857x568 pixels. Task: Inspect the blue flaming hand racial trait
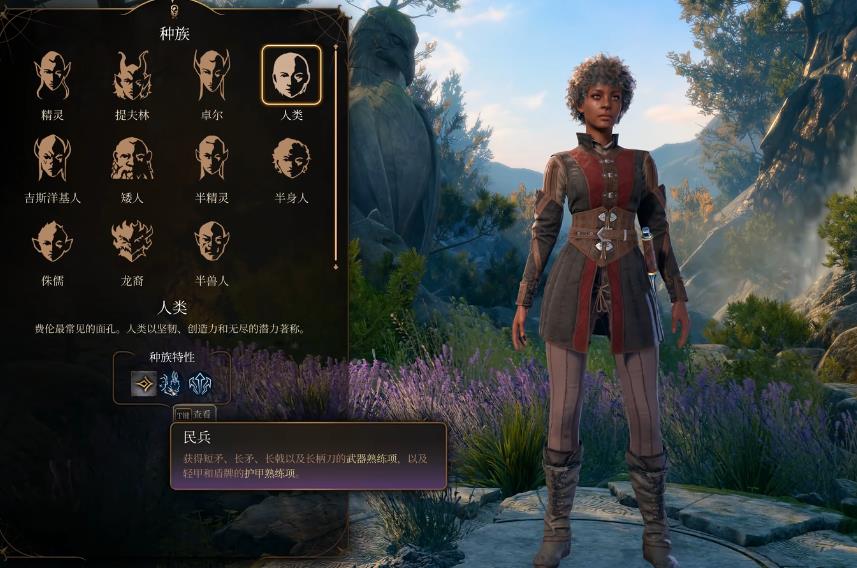click(172, 384)
